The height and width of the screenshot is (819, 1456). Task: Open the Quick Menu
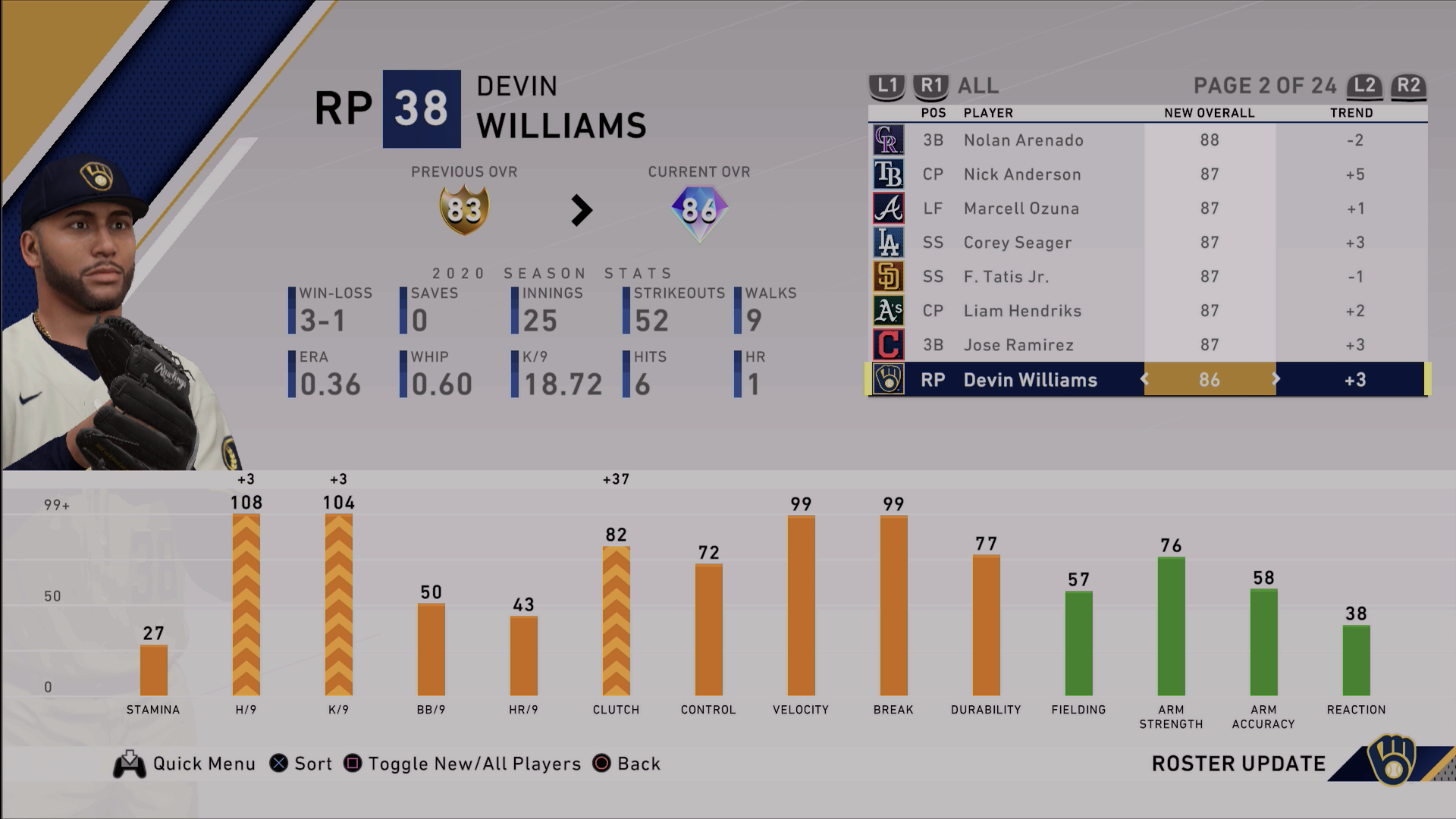point(130,764)
